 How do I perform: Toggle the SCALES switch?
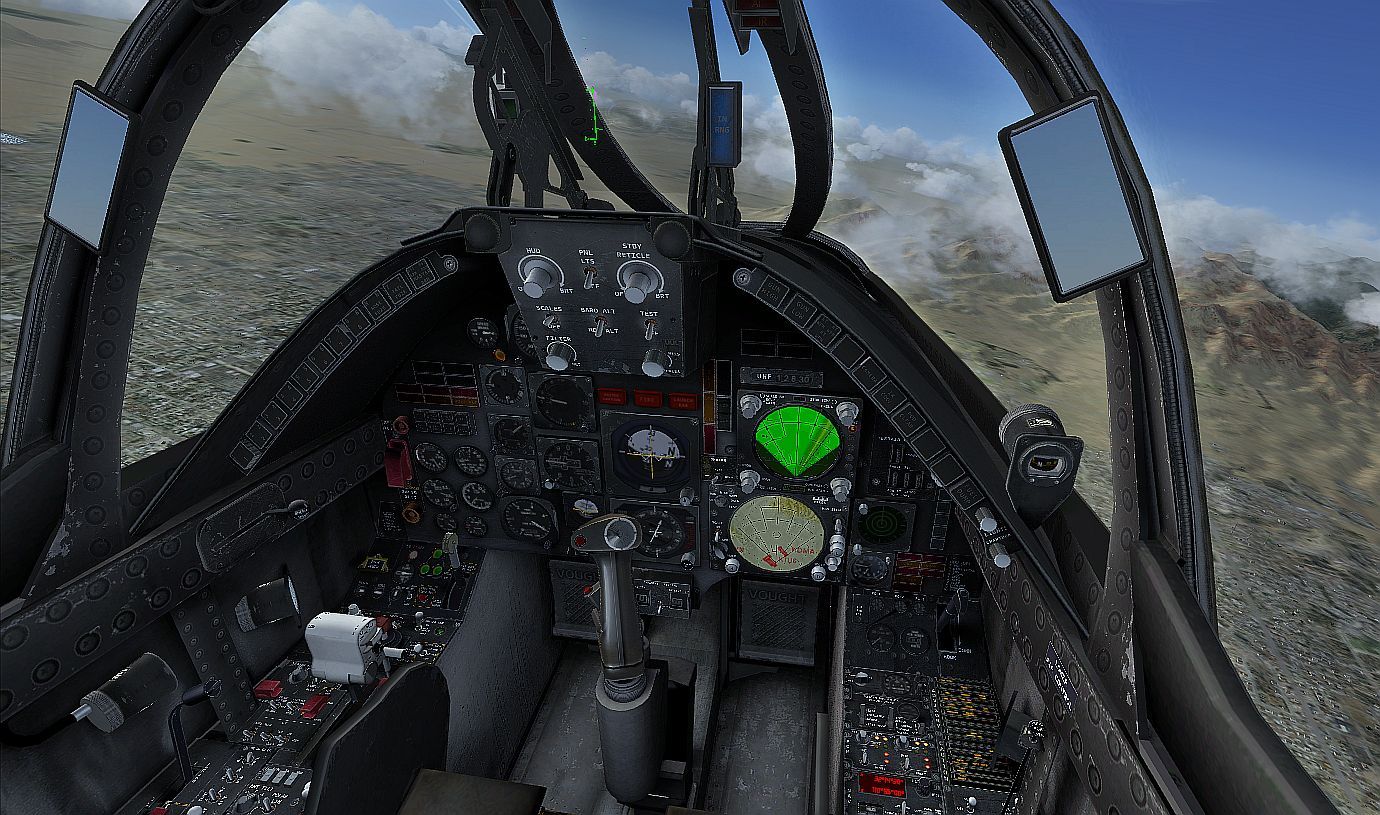[550, 322]
